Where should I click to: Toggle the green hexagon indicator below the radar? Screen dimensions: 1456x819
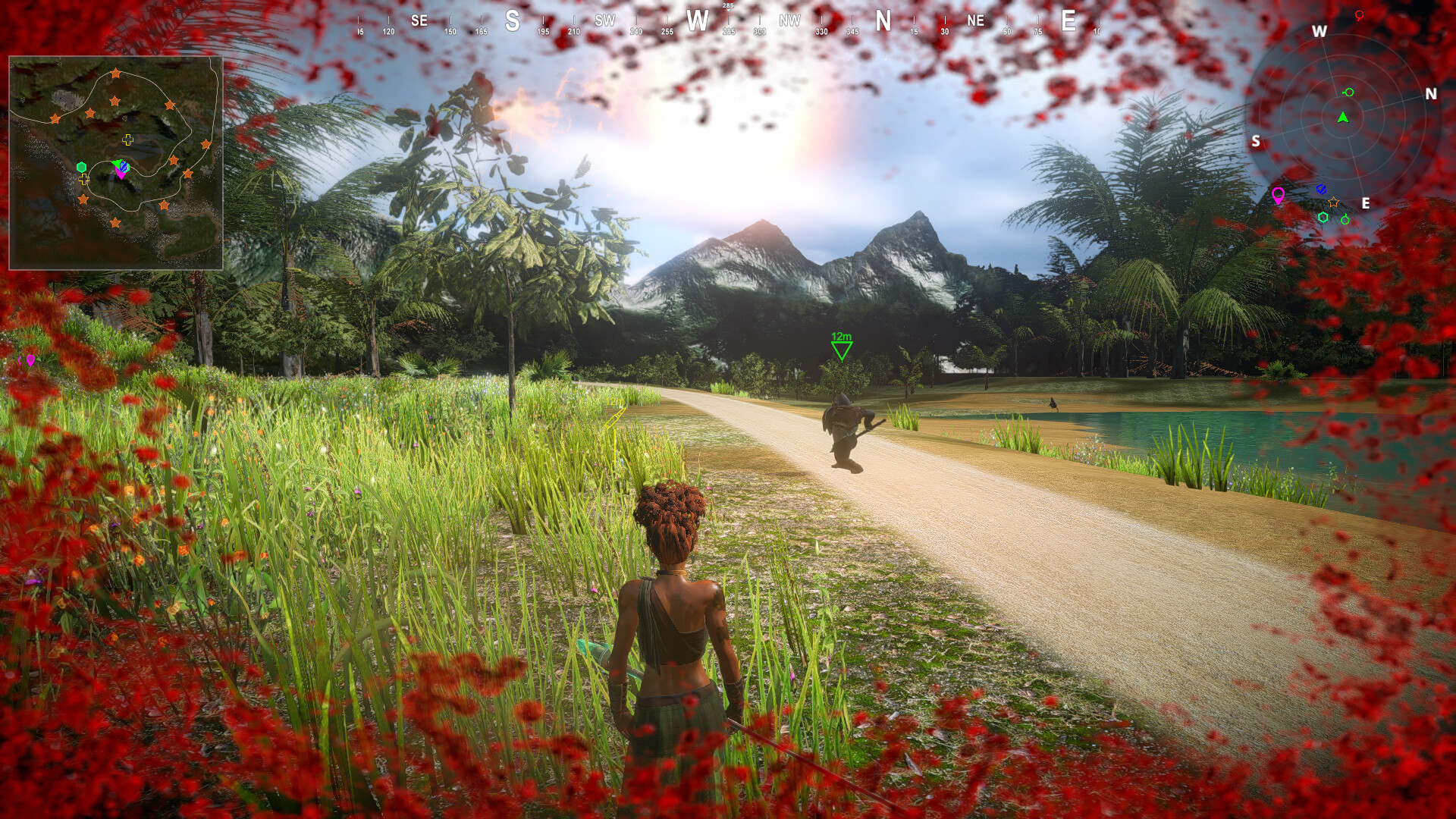point(1323,217)
